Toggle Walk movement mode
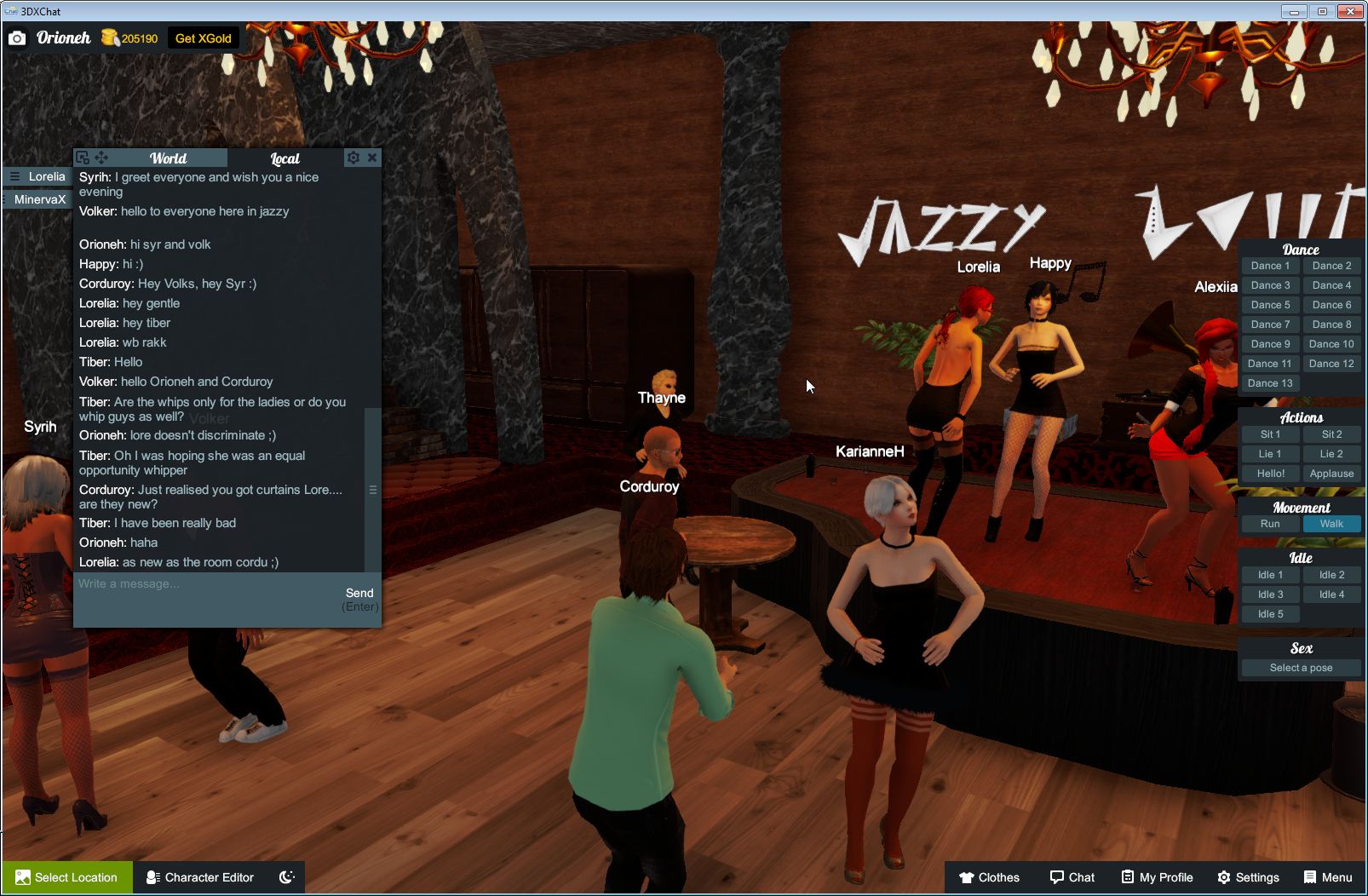The image size is (1368, 896). (x=1331, y=524)
